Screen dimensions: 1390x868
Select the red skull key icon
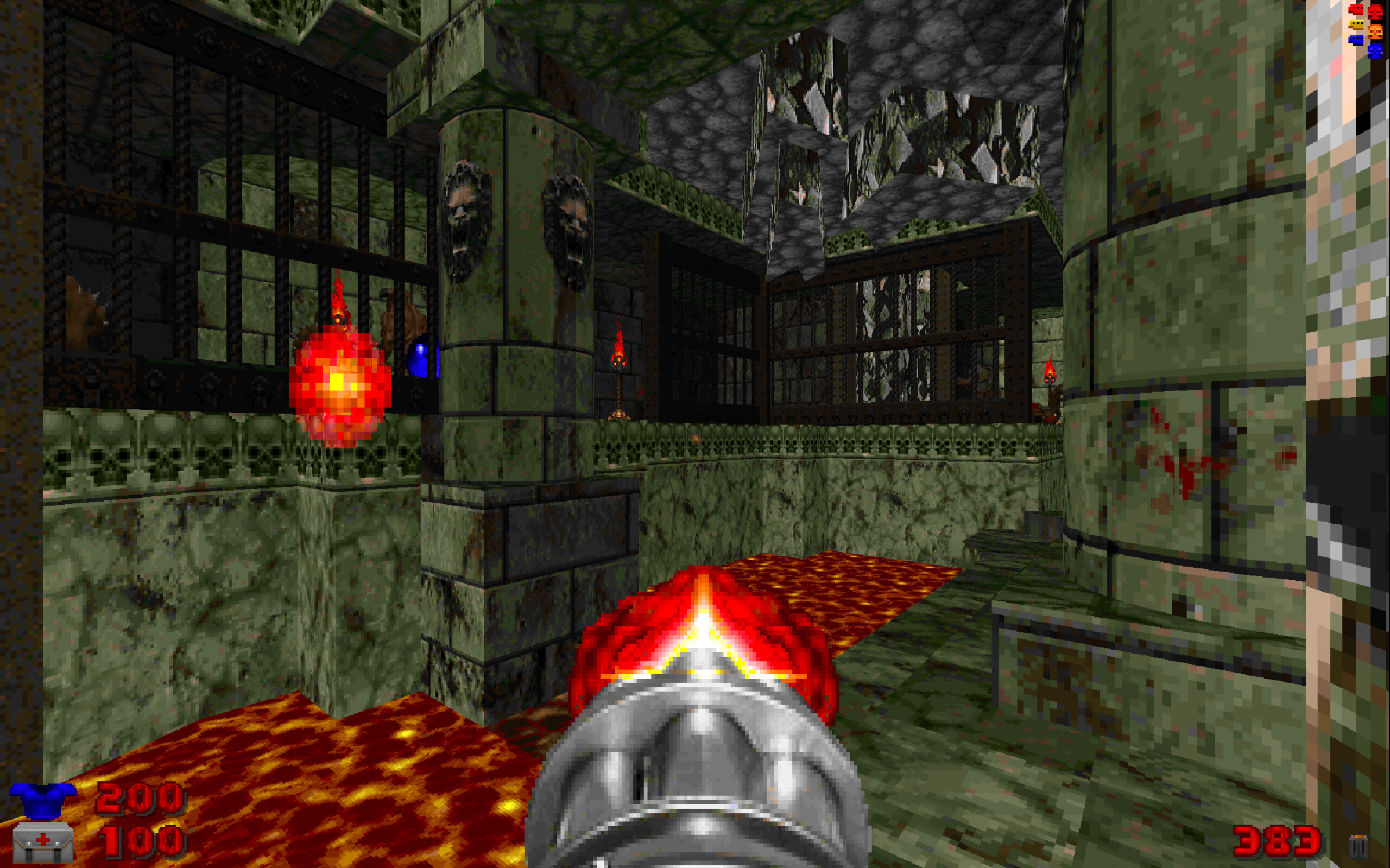[x=1376, y=11]
